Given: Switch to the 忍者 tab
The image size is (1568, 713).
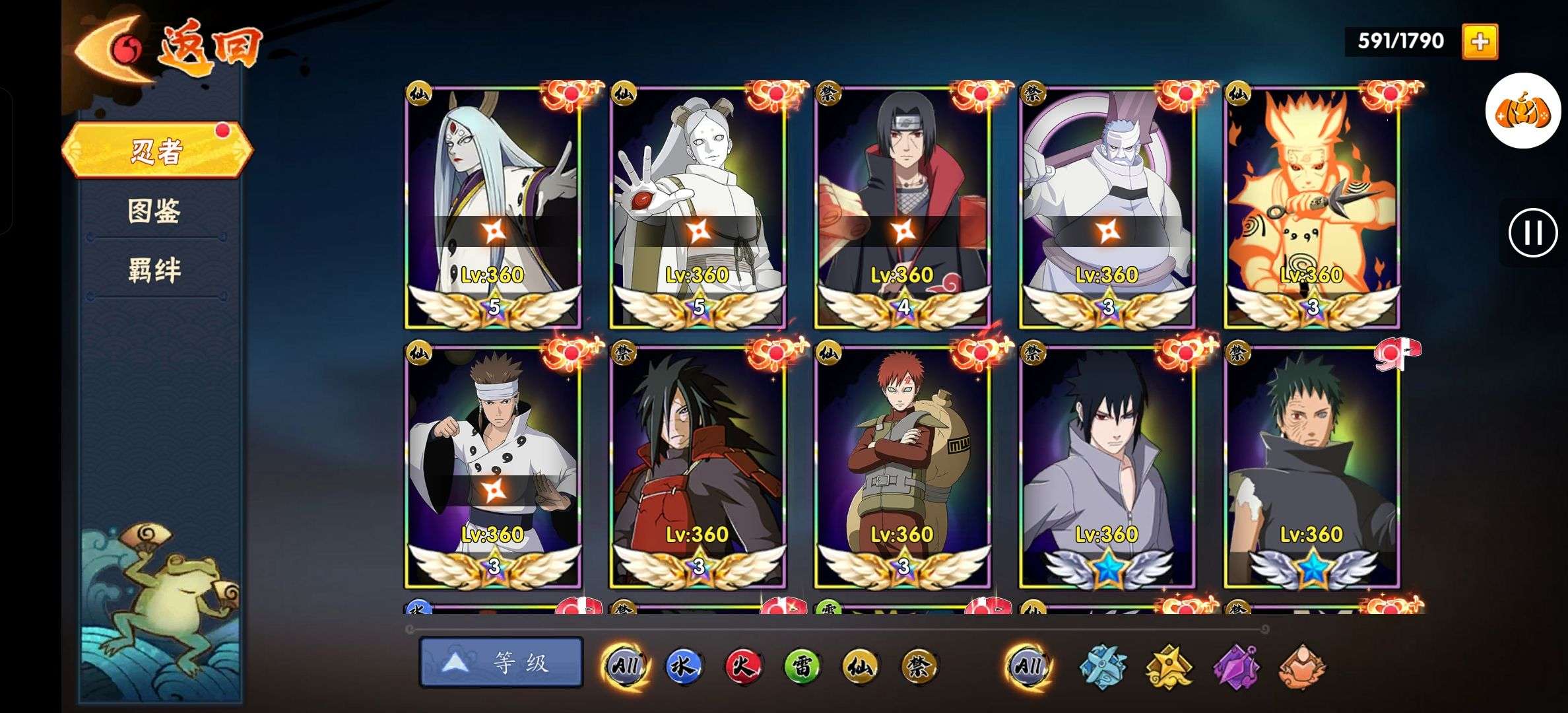Looking at the screenshot, I should tap(157, 151).
